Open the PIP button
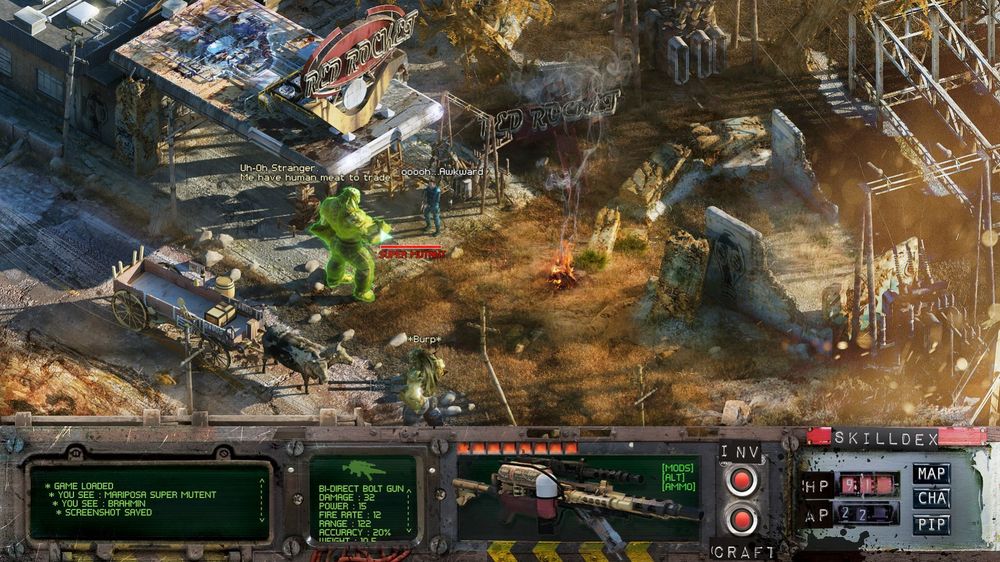This screenshot has height=562, width=1000. click(931, 523)
